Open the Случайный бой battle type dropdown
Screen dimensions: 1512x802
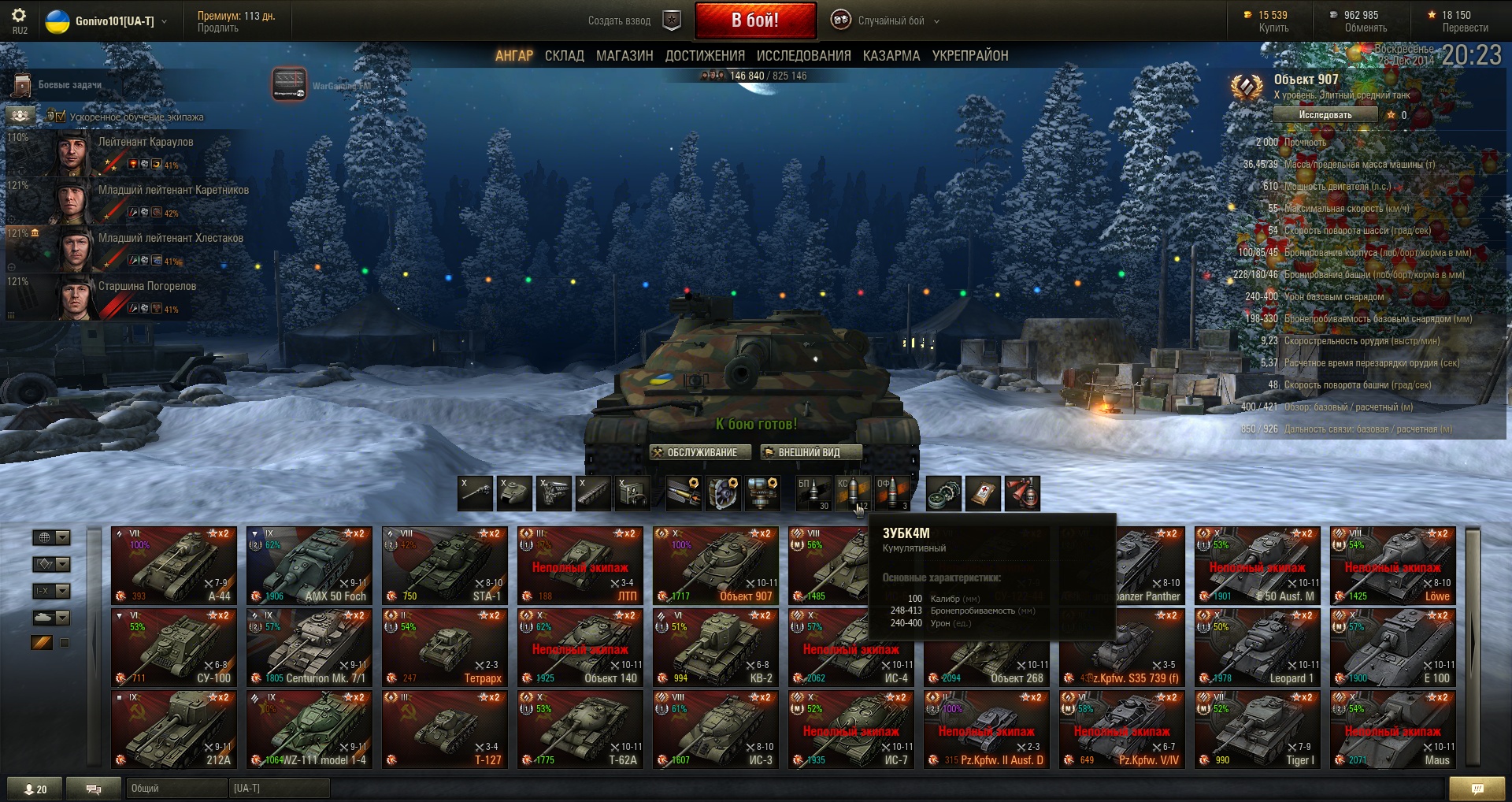[x=890, y=20]
